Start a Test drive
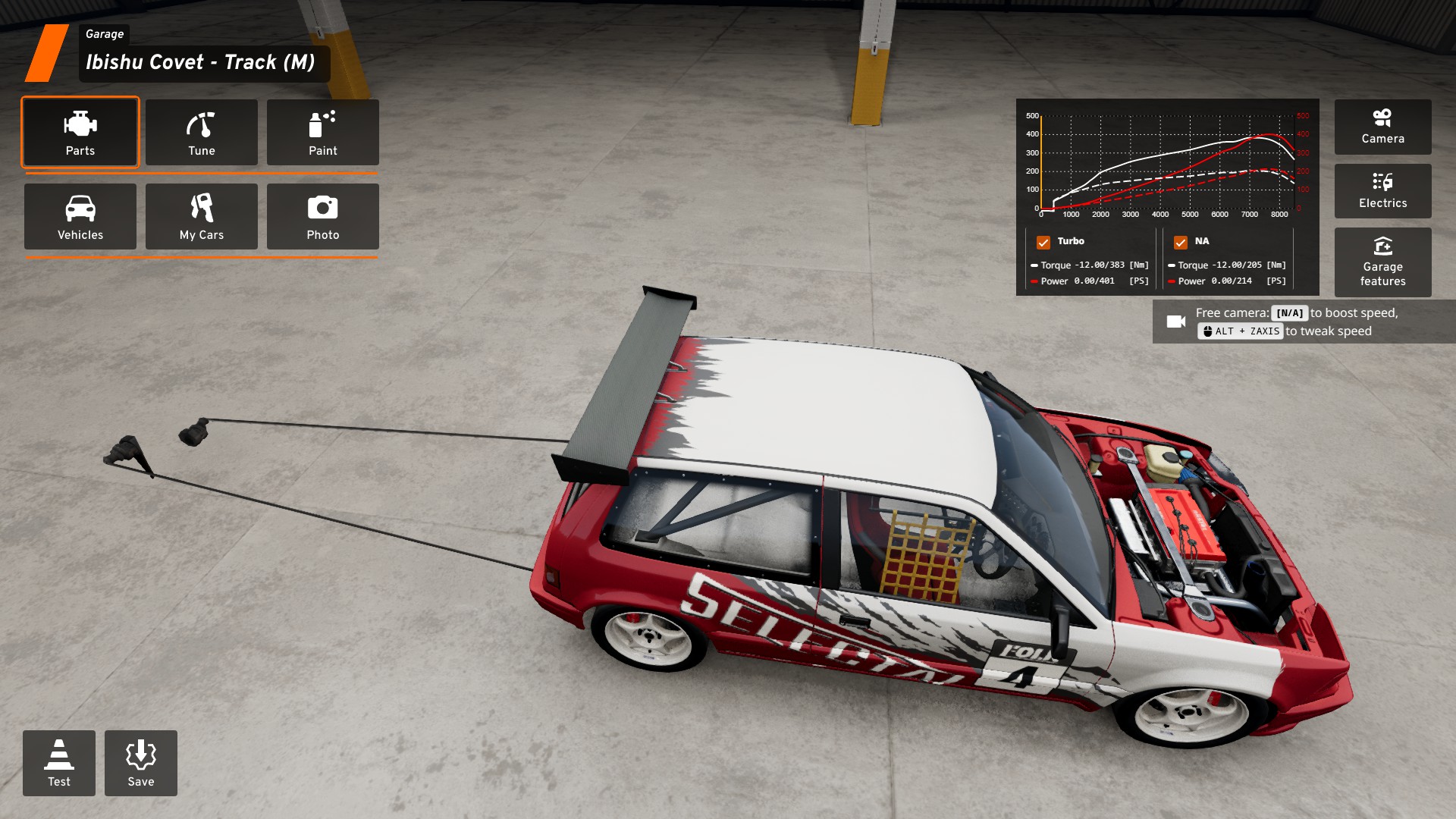Image resolution: width=1456 pixels, height=819 pixels. pyautogui.click(x=59, y=763)
